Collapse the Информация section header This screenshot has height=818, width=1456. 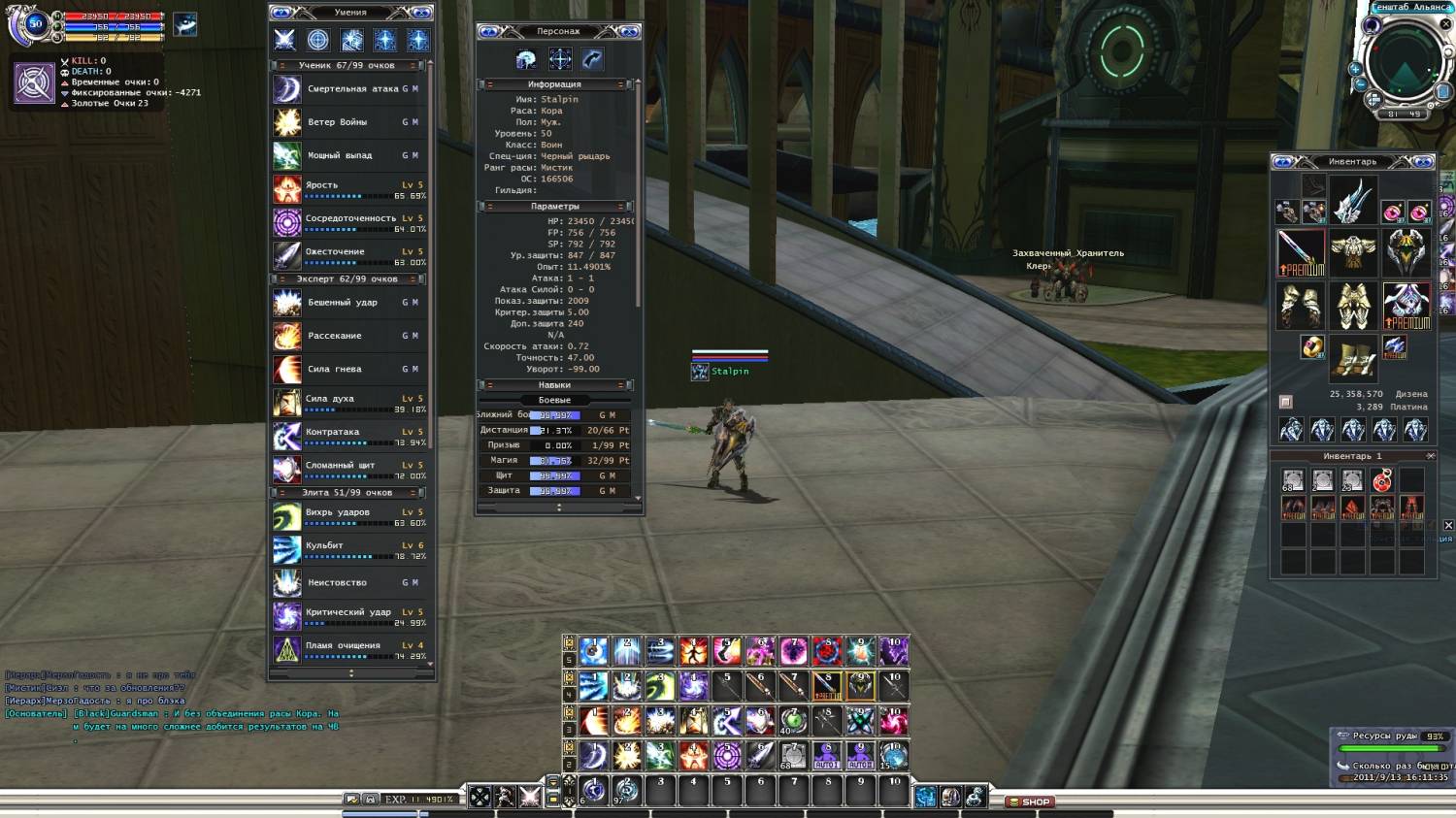coord(554,84)
